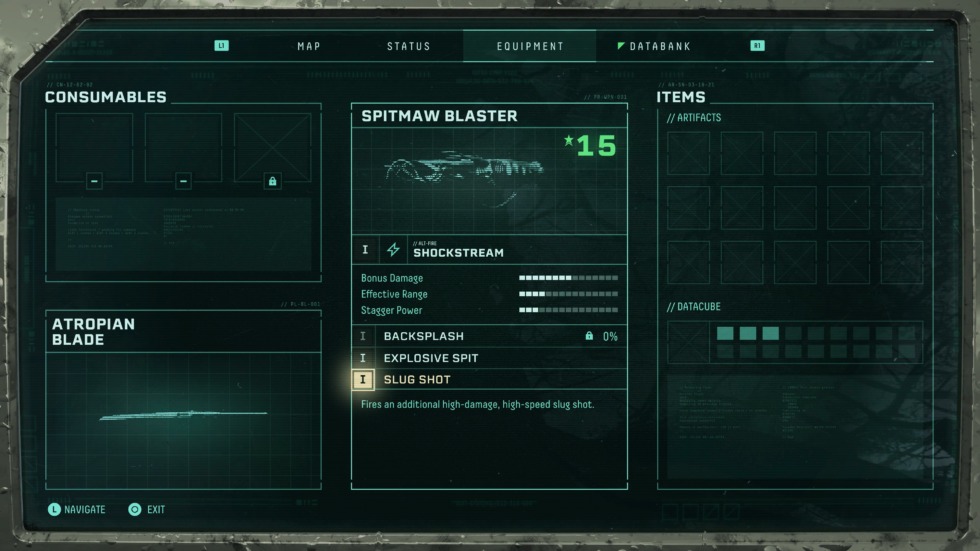
Task: Select the Shockstream alt-fire row
Action: tap(489, 250)
